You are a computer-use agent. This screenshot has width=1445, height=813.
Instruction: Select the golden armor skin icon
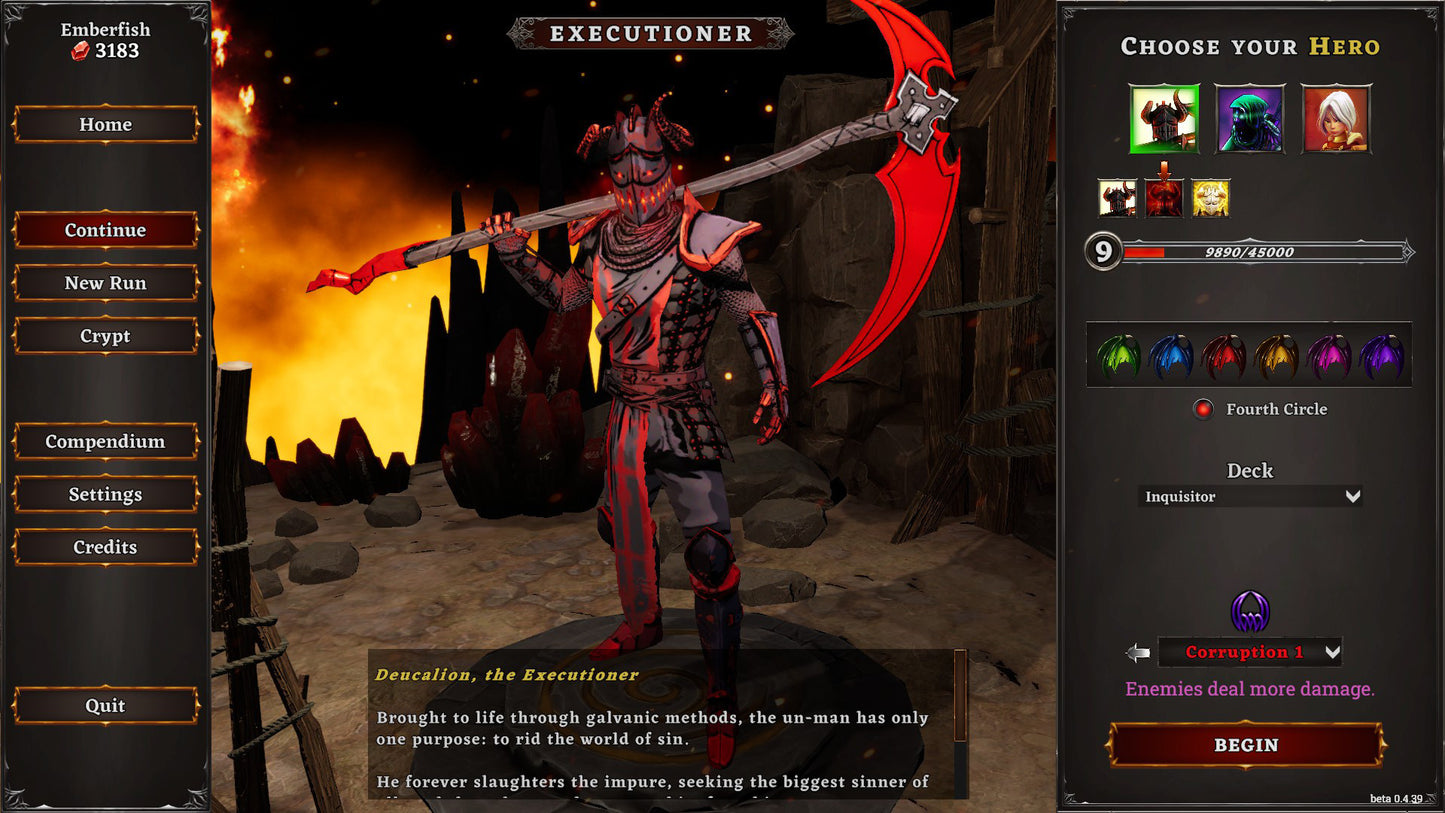(x=1211, y=198)
